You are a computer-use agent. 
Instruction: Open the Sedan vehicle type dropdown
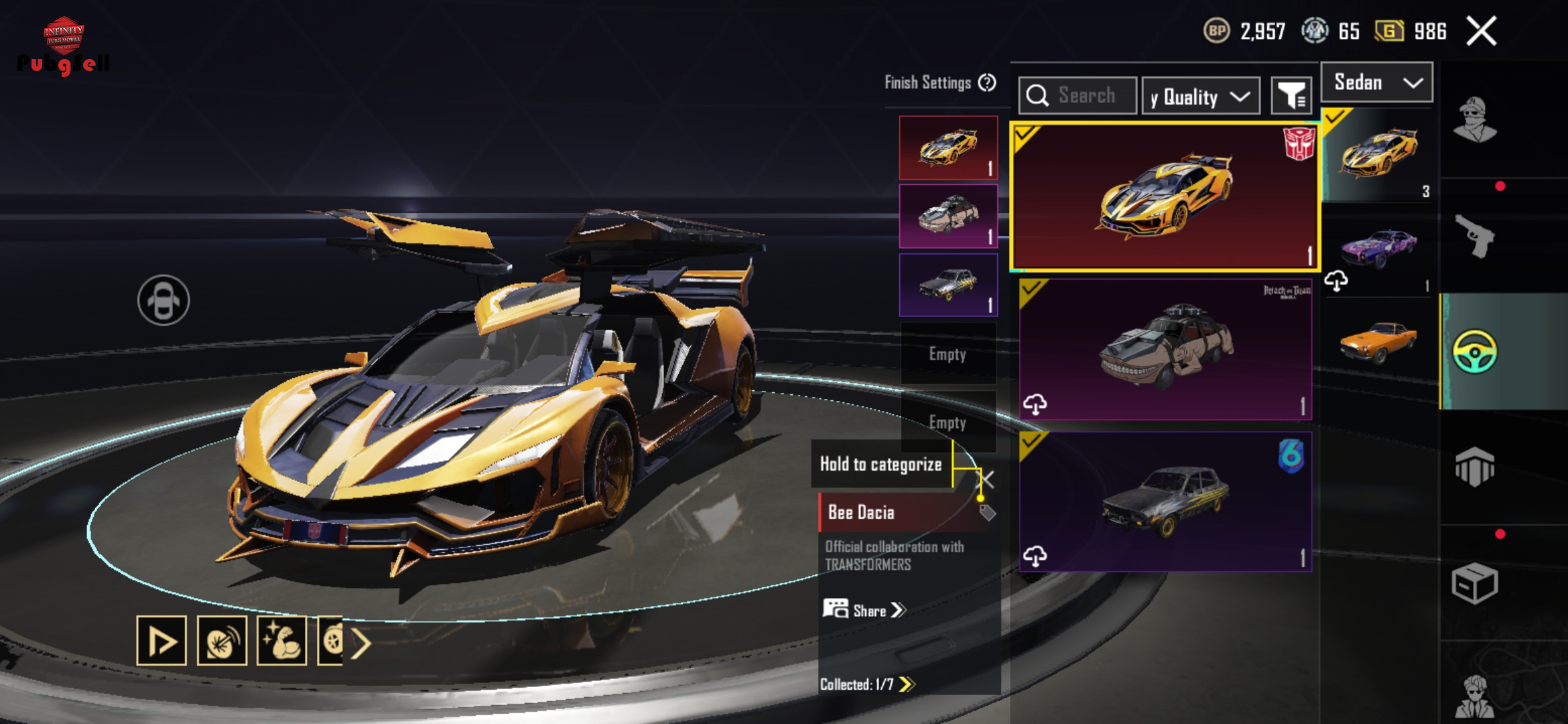click(x=1376, y=82)
